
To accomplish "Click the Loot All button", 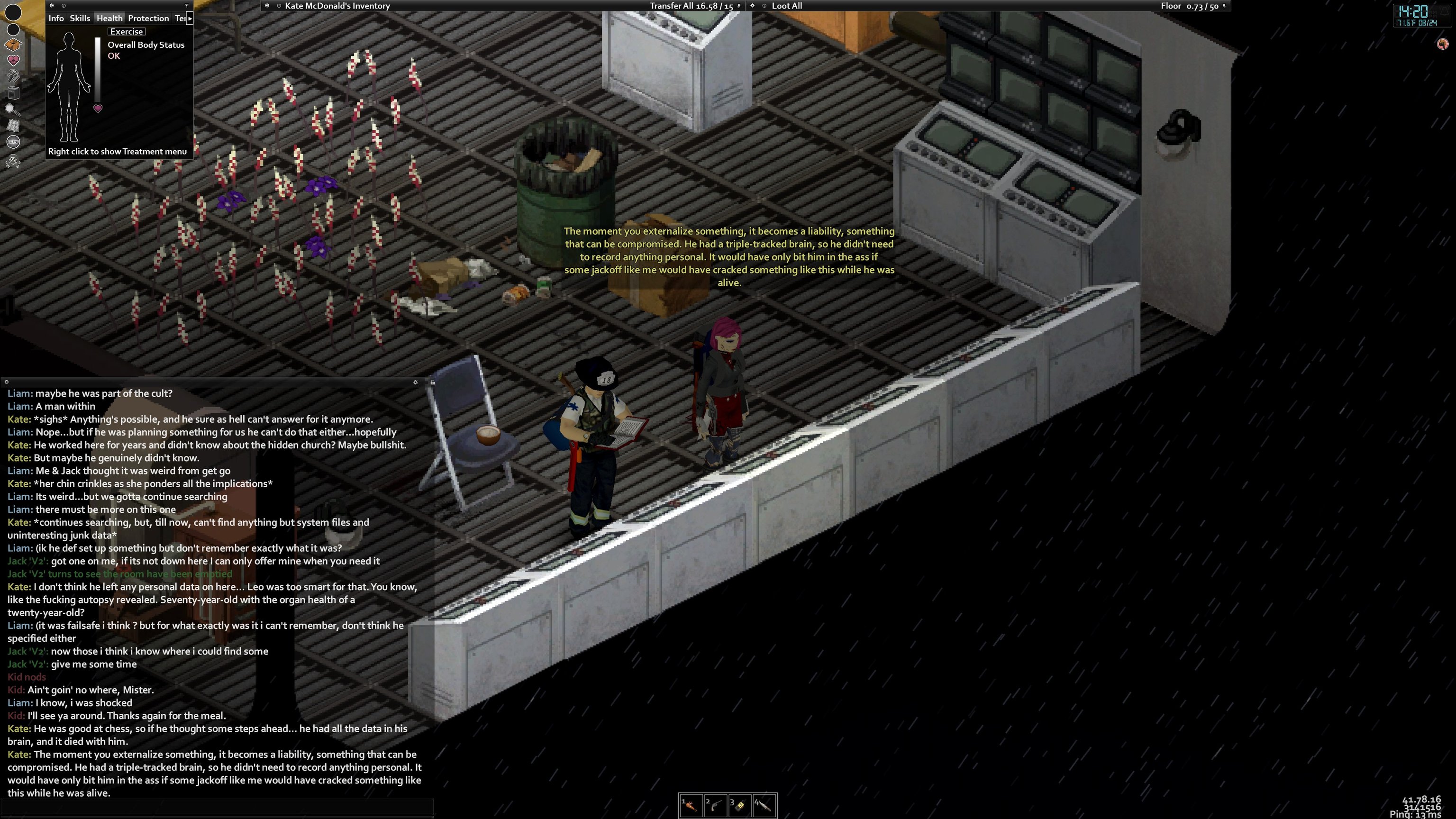I will coord(787,6).
